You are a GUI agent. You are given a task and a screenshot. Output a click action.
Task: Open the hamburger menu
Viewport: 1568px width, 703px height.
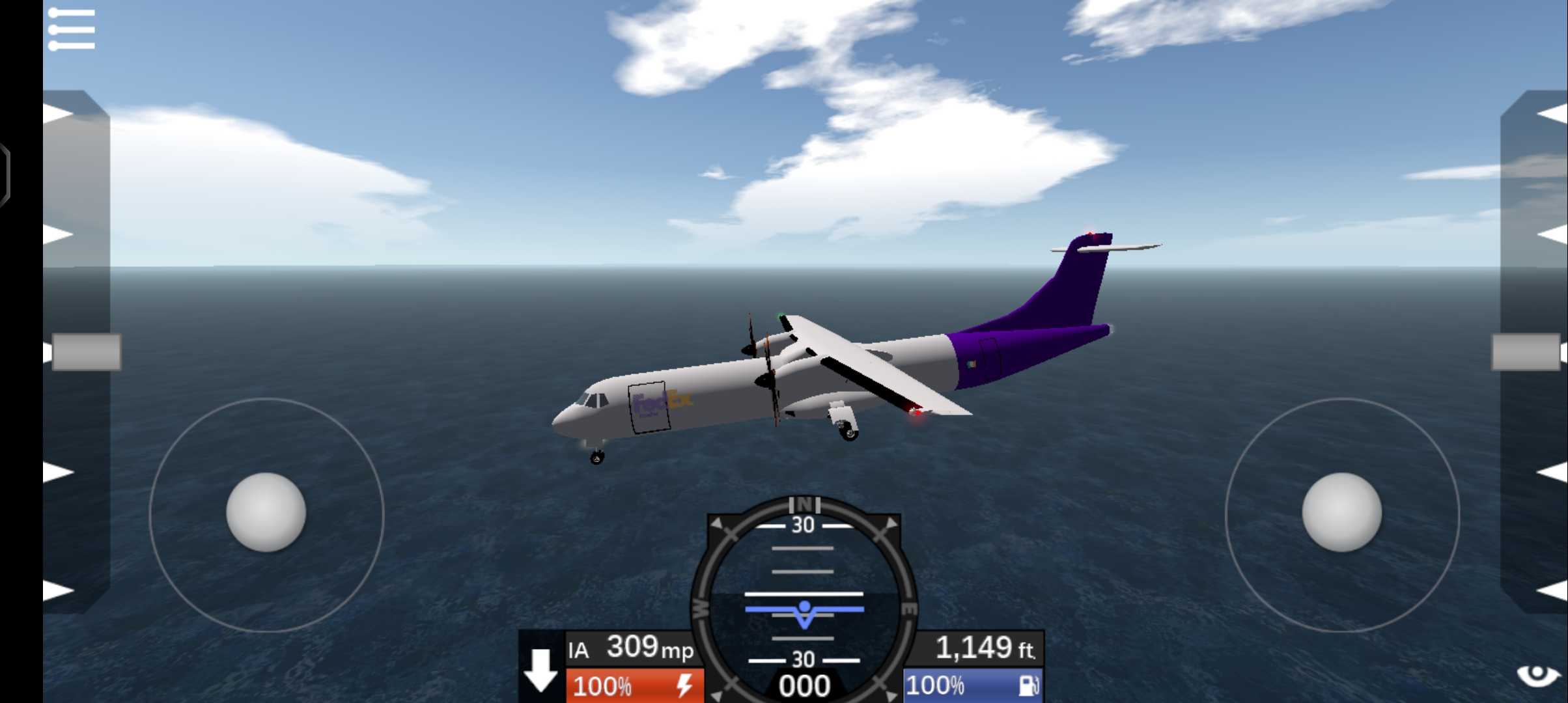point(72,29)
